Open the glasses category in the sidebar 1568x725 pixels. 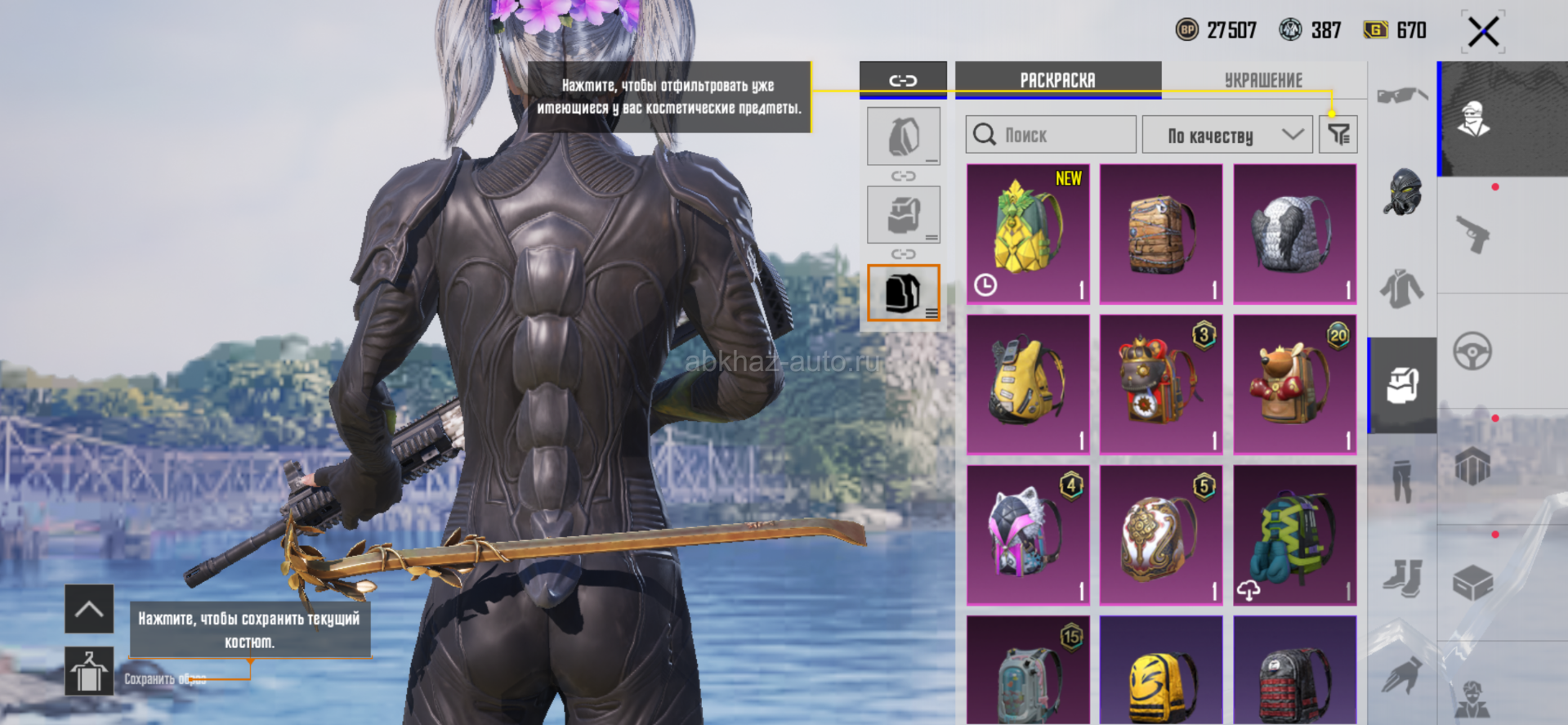coord(1402,96)
